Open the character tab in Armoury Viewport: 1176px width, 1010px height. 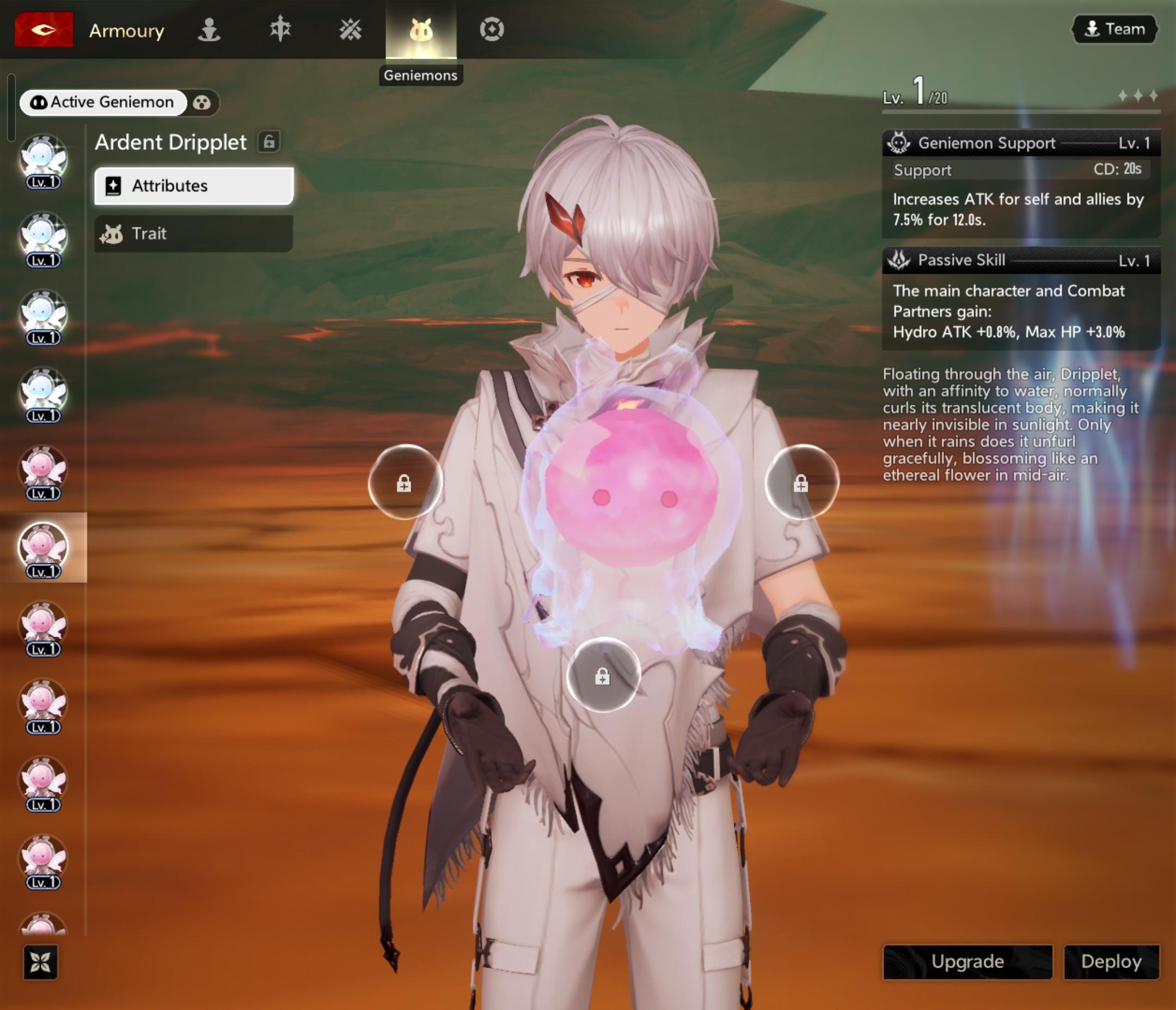coord(209,29)
